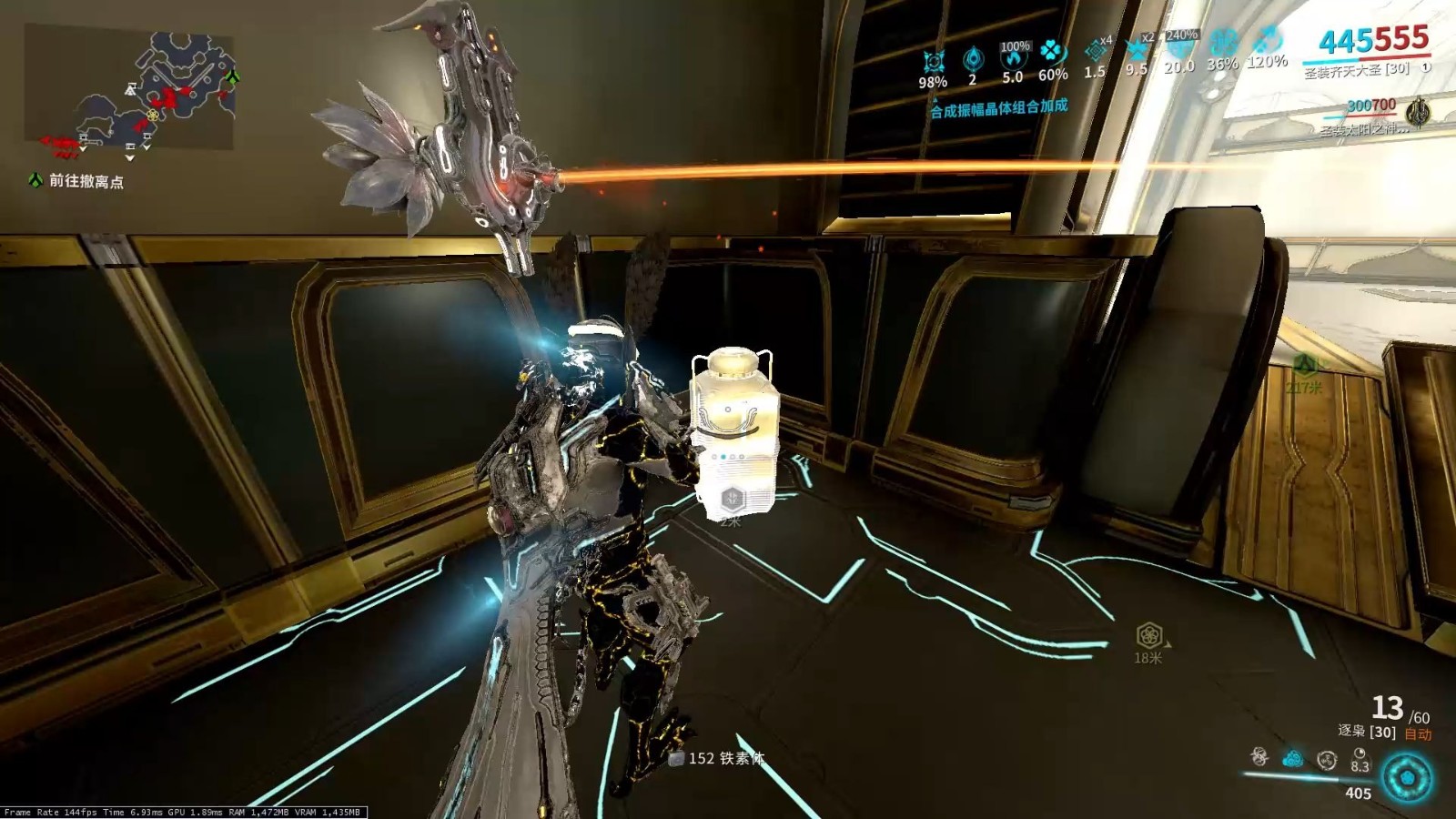Click the large glowing energy orb icon

click(1407, 777)
